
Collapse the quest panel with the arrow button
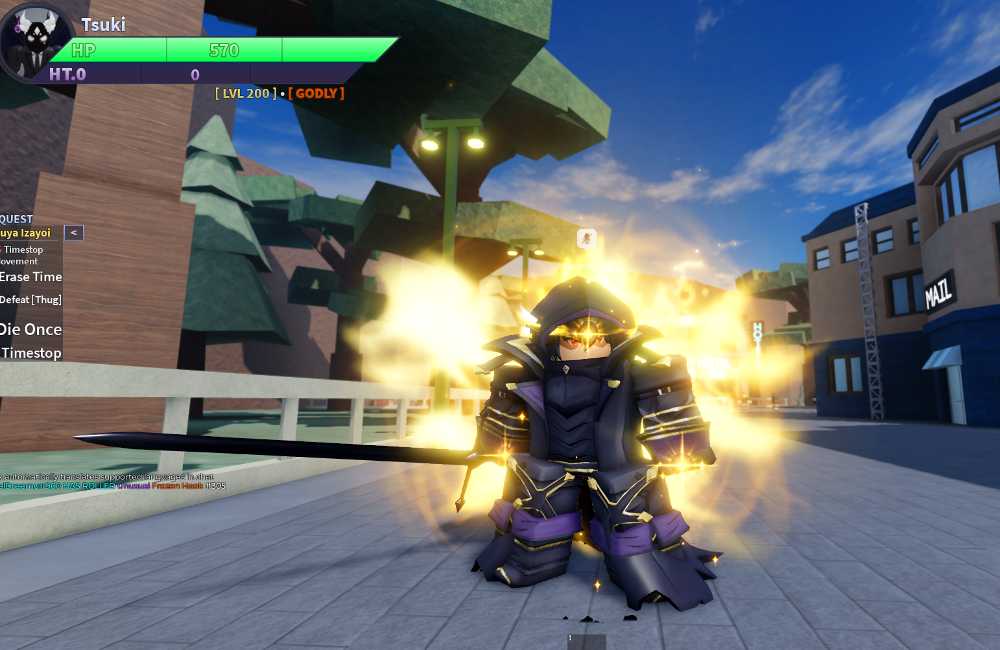(73, 233)
